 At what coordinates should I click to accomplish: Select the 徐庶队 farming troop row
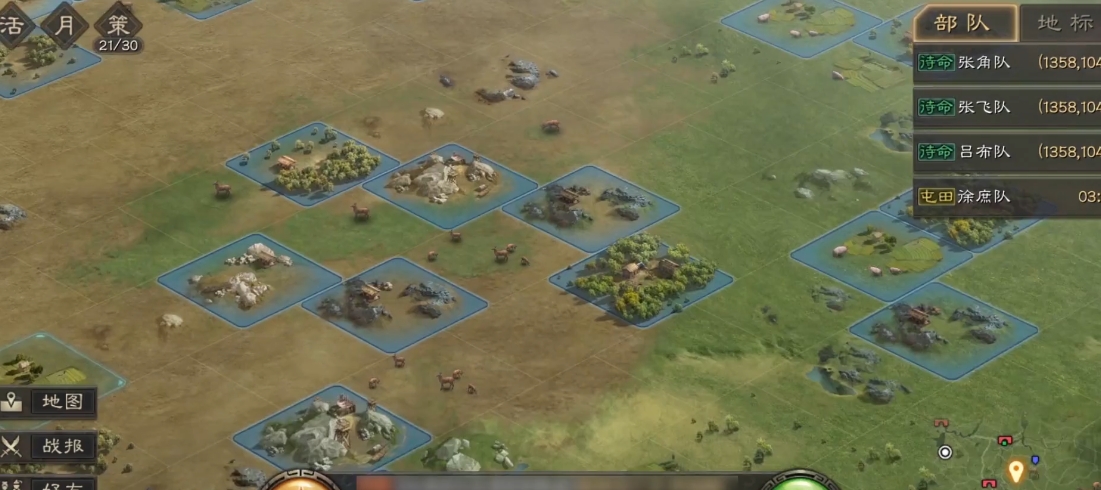click(x=1006, y=197)
